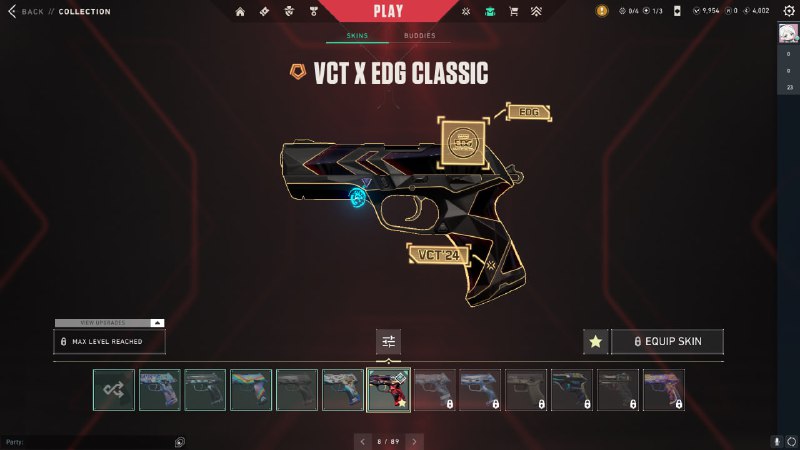The height and width of the screenshot is (450, 800).
Task: Favorite this skin with the star button
Action: tap(595, 342)
